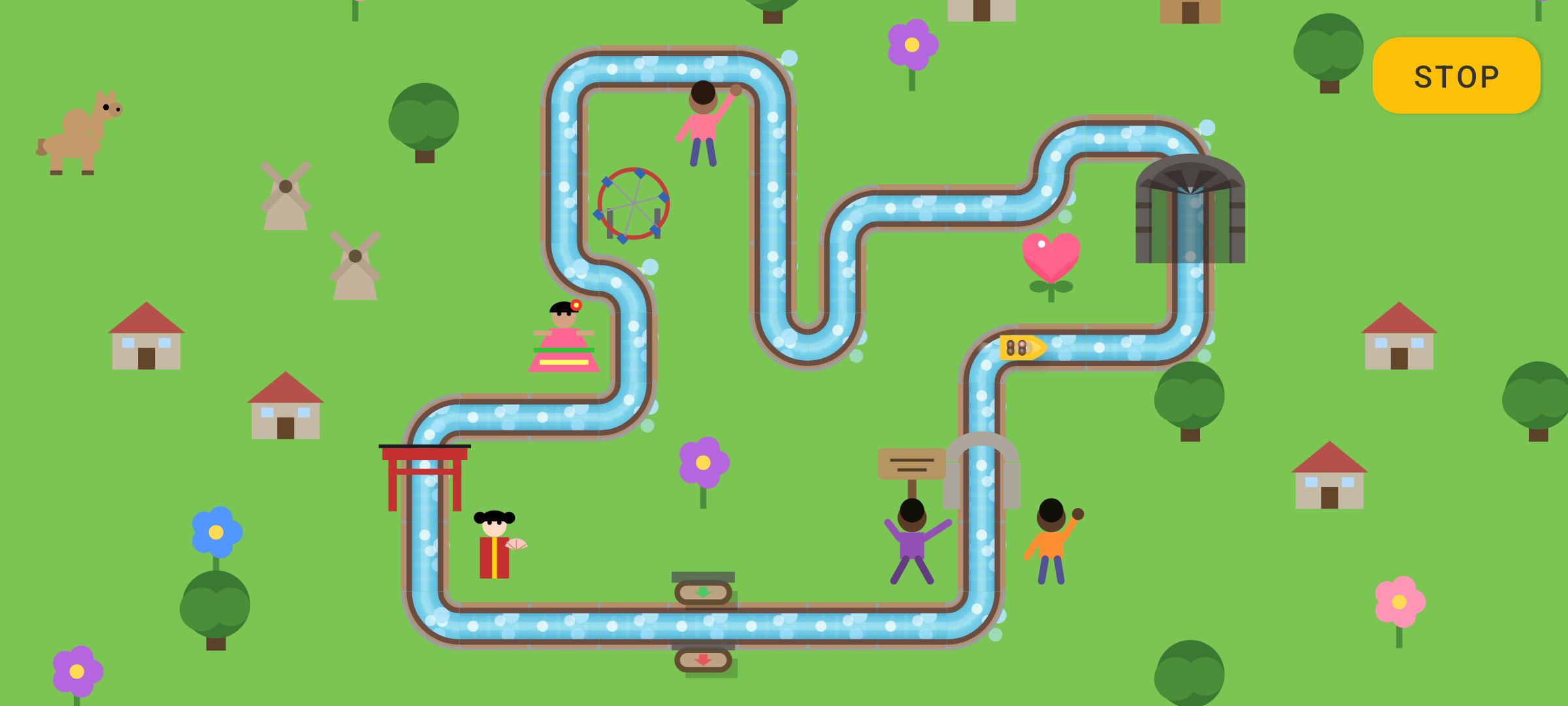This screenshot has width=1568, height=706.
Task: Click the wooden signpost by the canal
Action: point(911,464)
